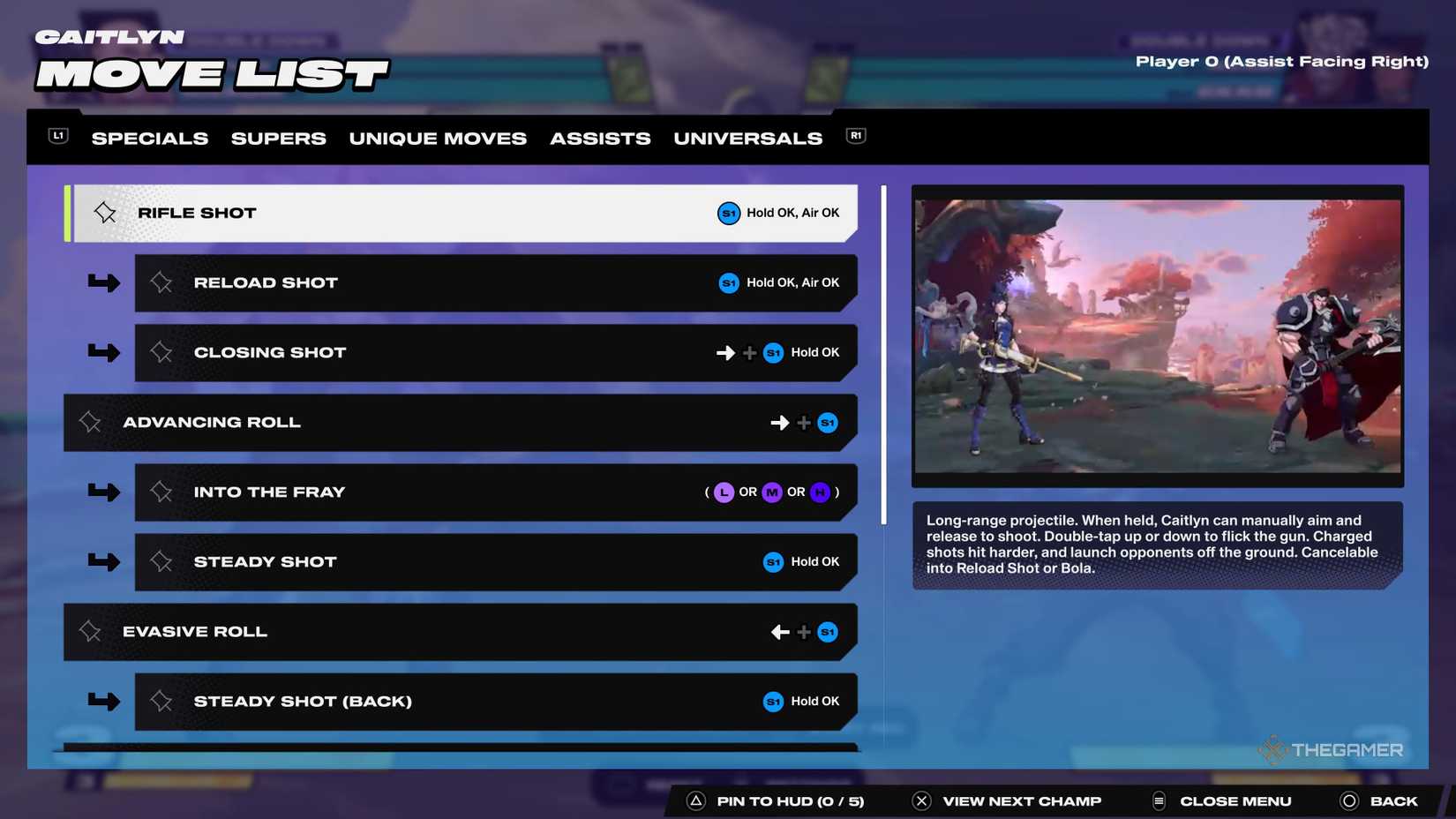Click the R1 shoulder button icon
This screenshot has width=1456, height=819.
(x=854, y=135)
